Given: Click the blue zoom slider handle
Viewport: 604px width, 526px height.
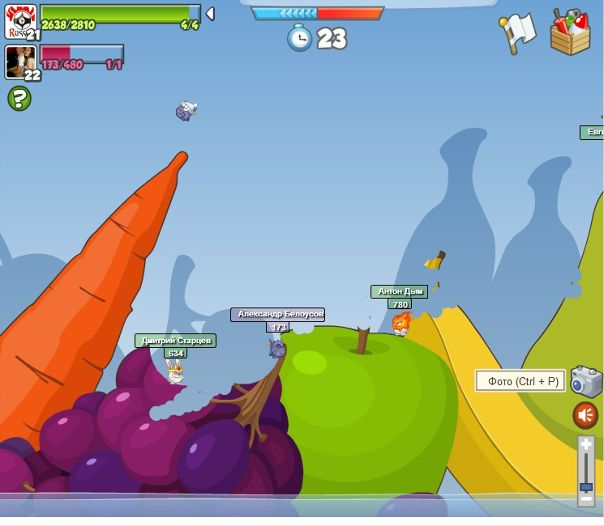Looking at the screenshot, I should pyautogui.click(x=586, y=486).
